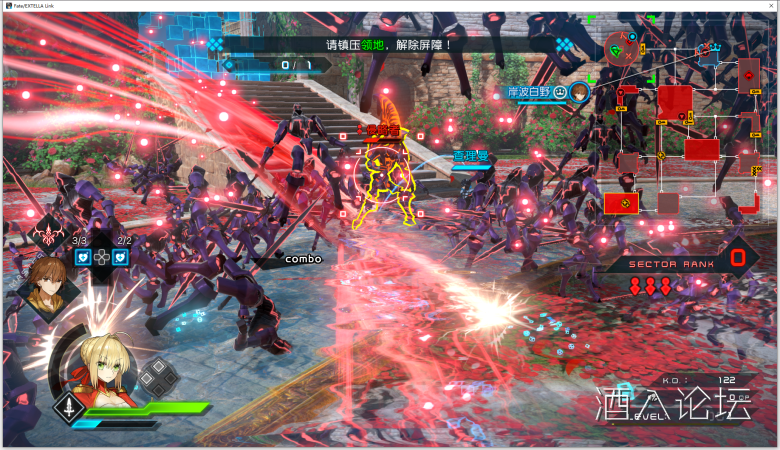Screen dimensions: 780x450
Task: Use the heal item showing 2/2
Action: tap(121, 257)
